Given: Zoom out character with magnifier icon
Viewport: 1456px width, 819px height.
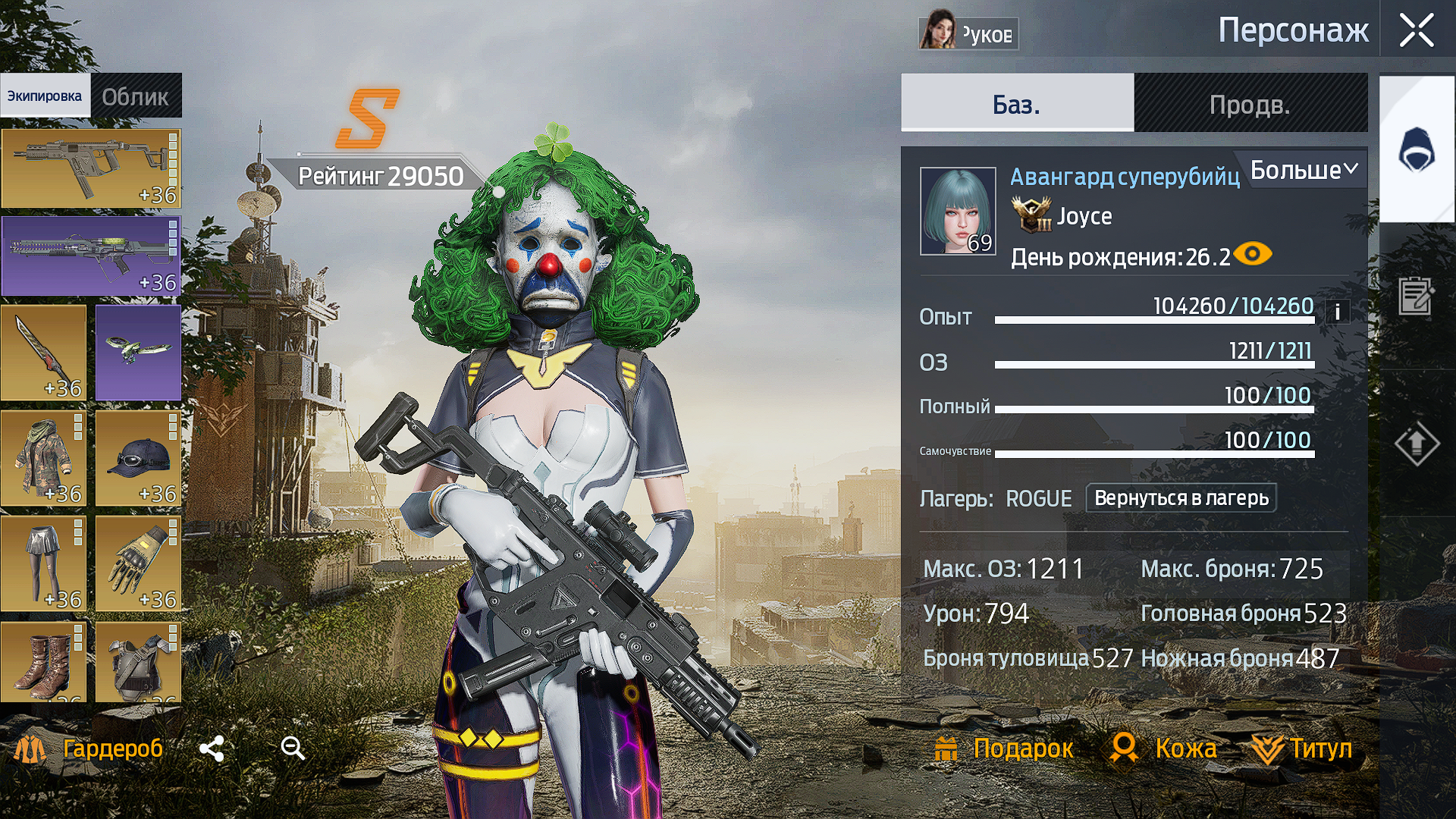Looking at the screenshot, I should coord(293,748).
